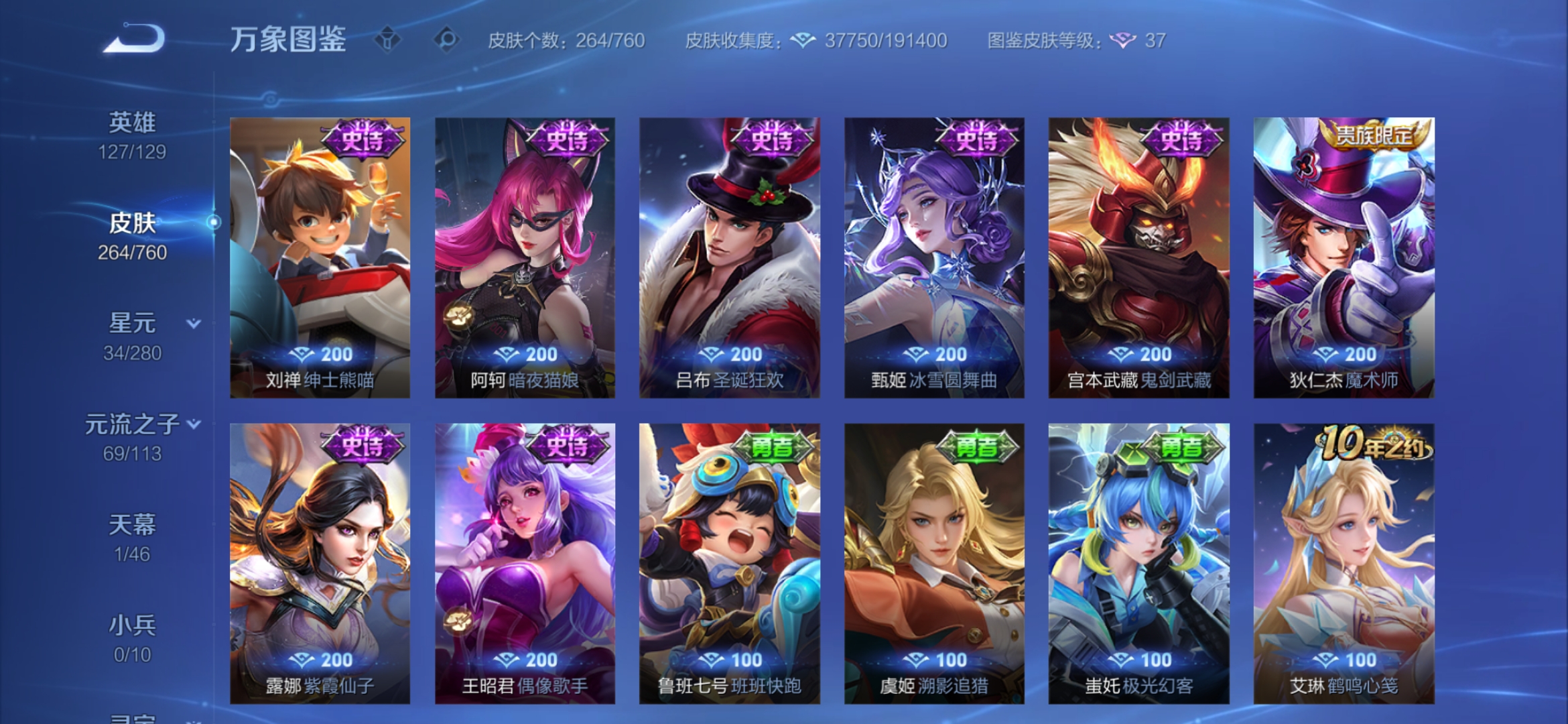Click the 贵族限定 badge on 狄仁杰's card
Screen dimensions: 1568x724
point(1373,136)
